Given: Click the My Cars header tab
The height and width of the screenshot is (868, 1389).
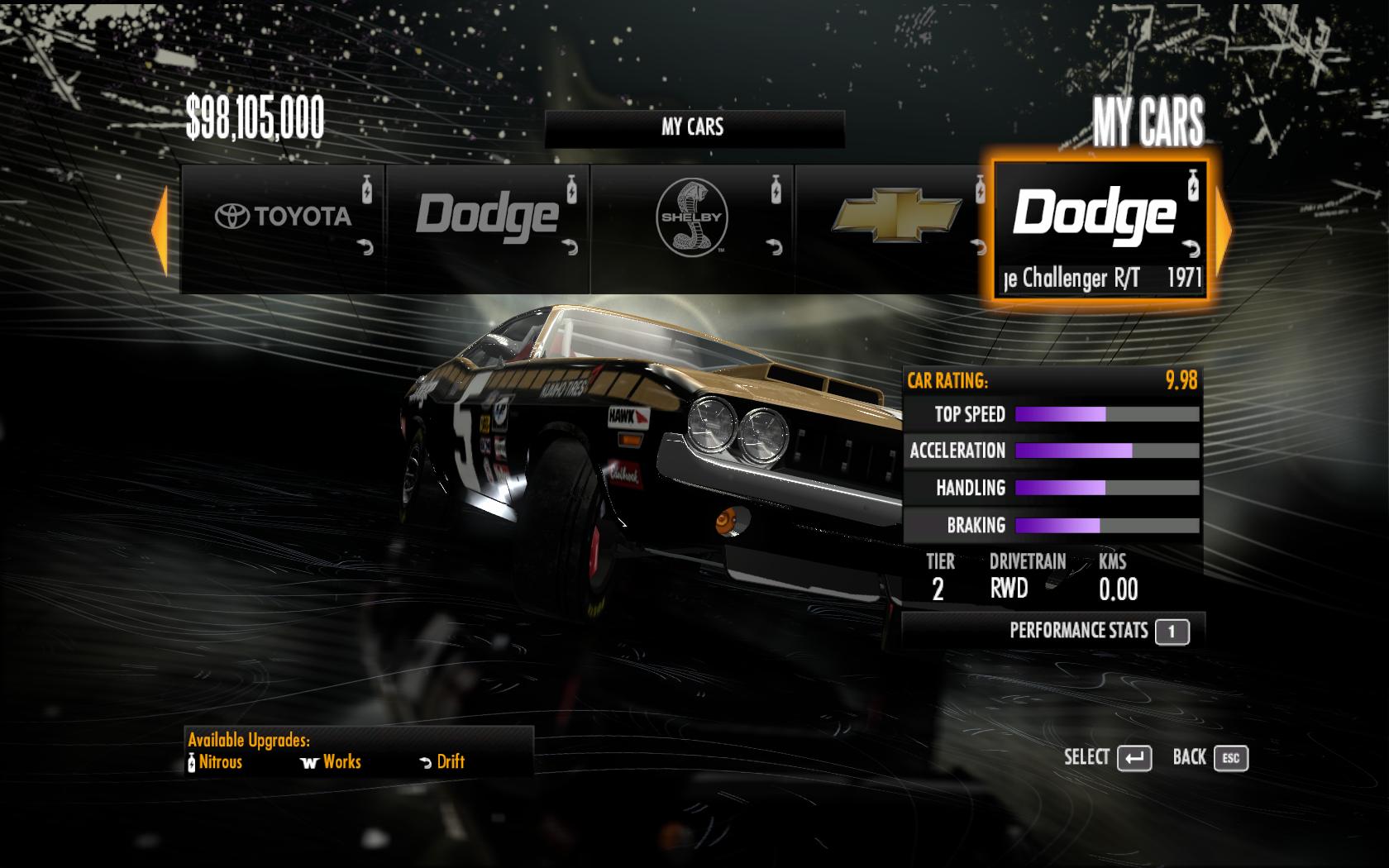Looking at the screenshot, I should (693, 127).
